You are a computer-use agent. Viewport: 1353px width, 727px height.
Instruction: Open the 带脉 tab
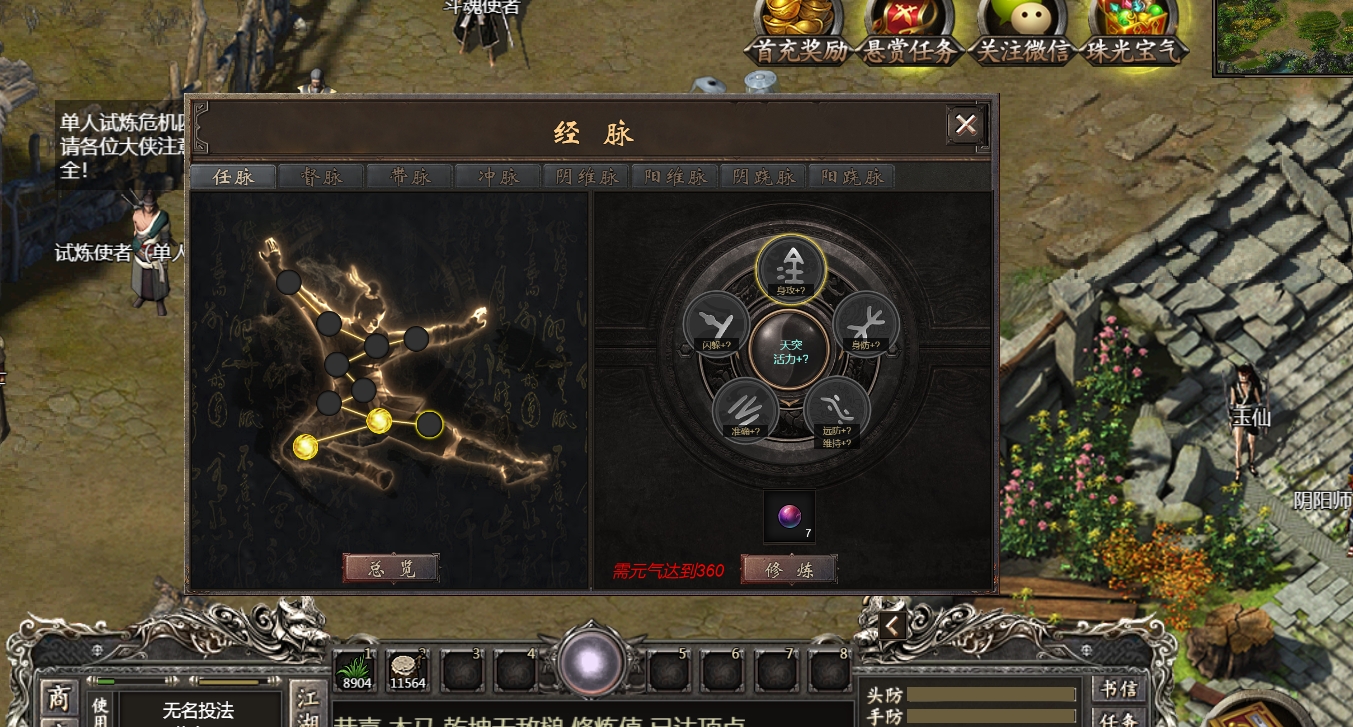coord(409,177)
